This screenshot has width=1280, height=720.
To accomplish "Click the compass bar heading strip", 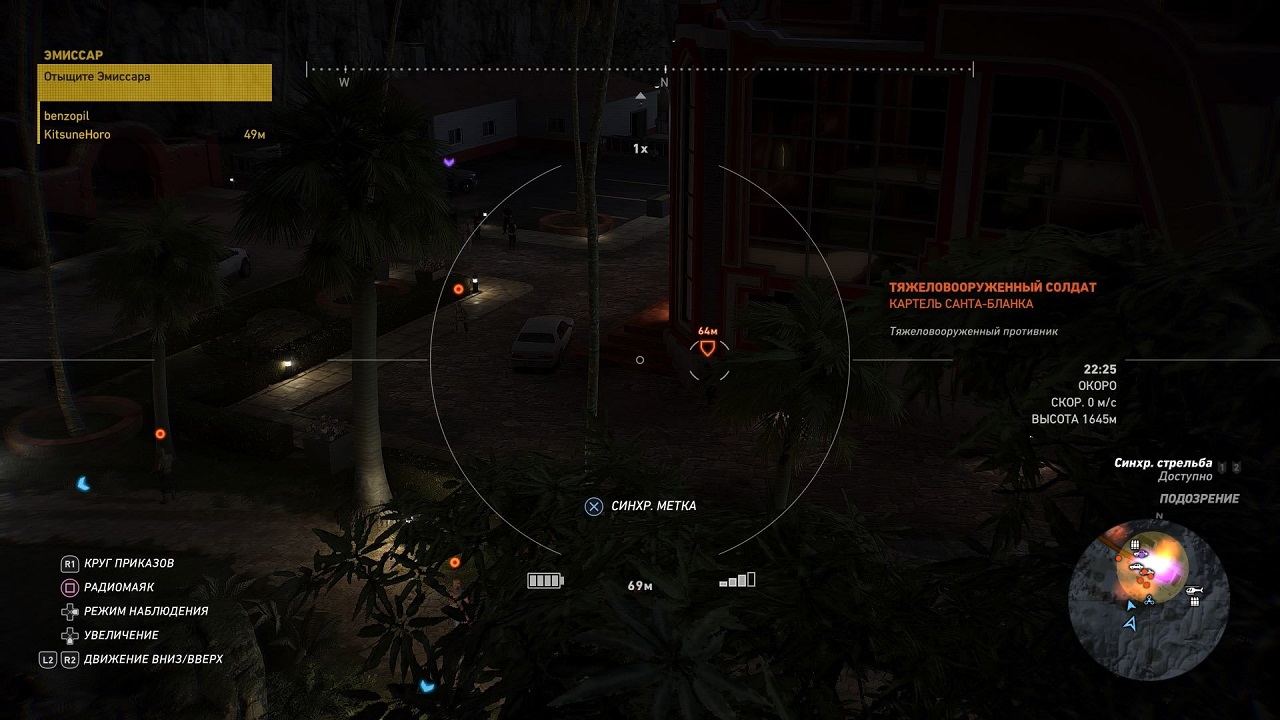I will (x=640, y=70).
